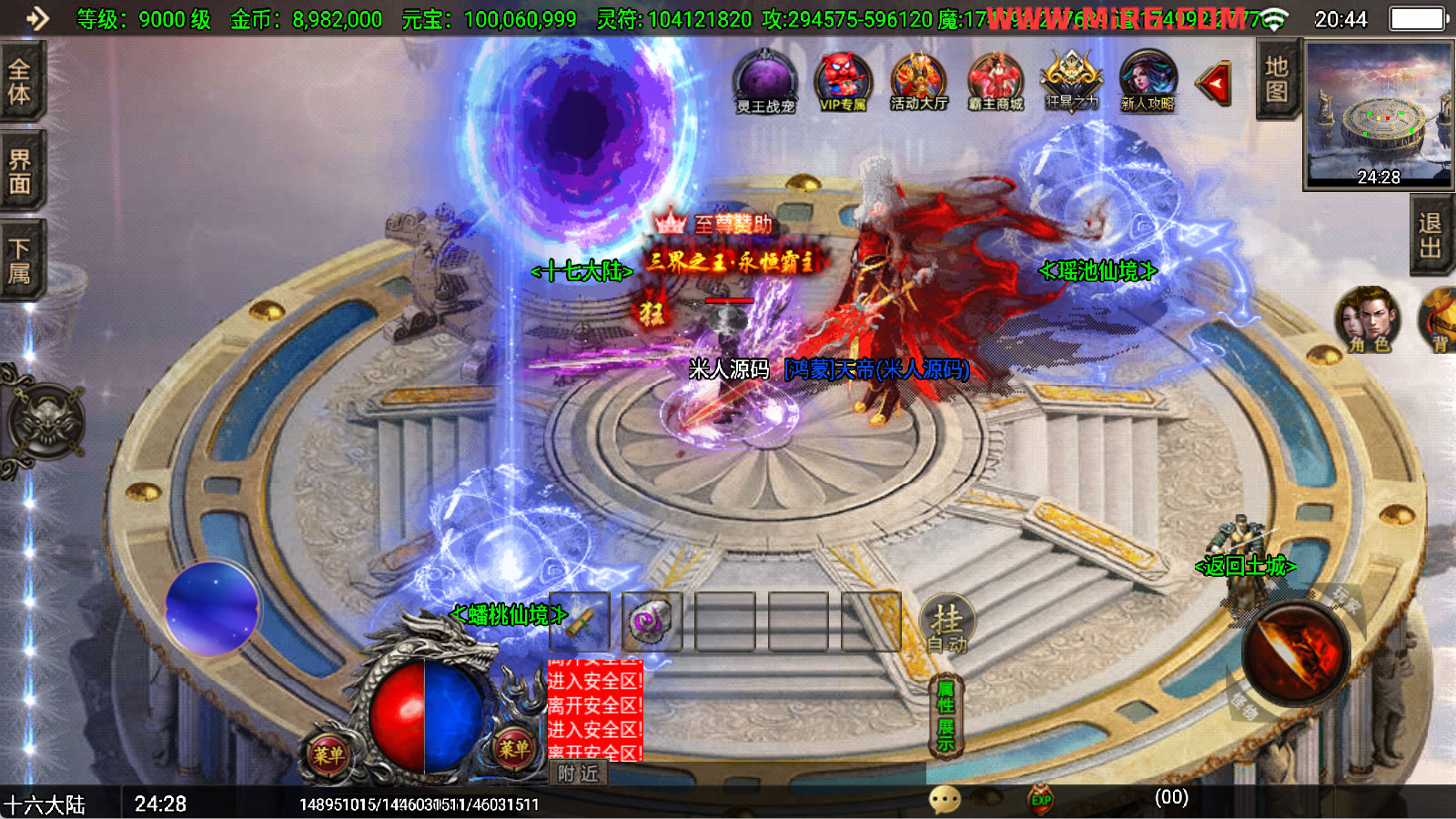Collapse the top icon row with red arrow

pos(1215,84)
